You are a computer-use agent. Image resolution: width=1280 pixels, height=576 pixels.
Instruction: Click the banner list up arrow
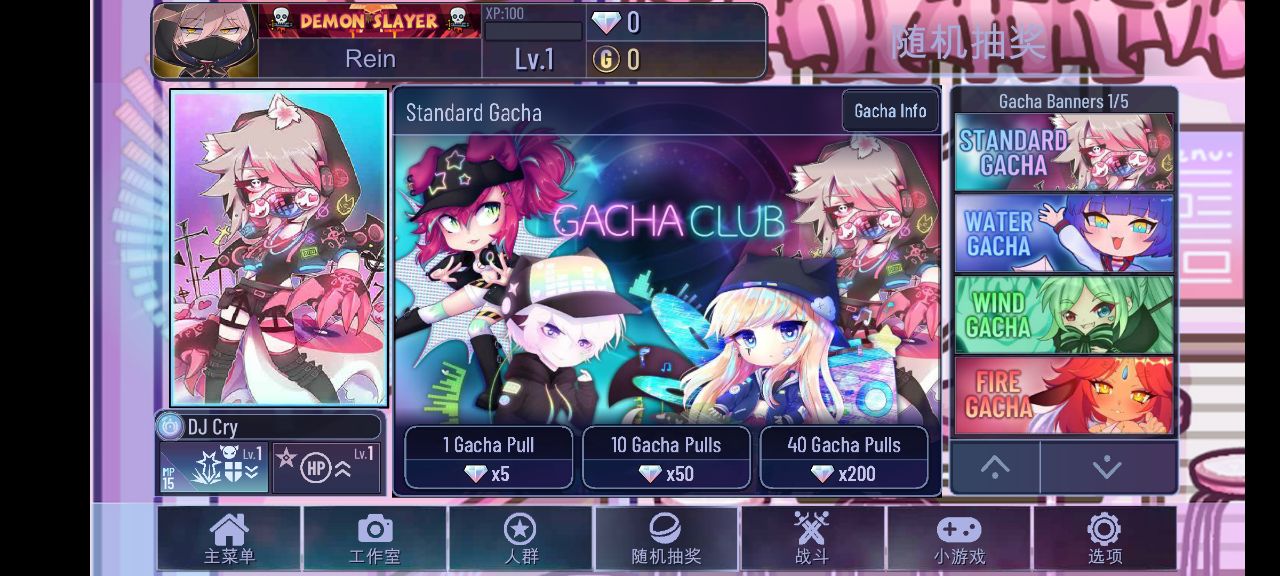click(995, 467)
